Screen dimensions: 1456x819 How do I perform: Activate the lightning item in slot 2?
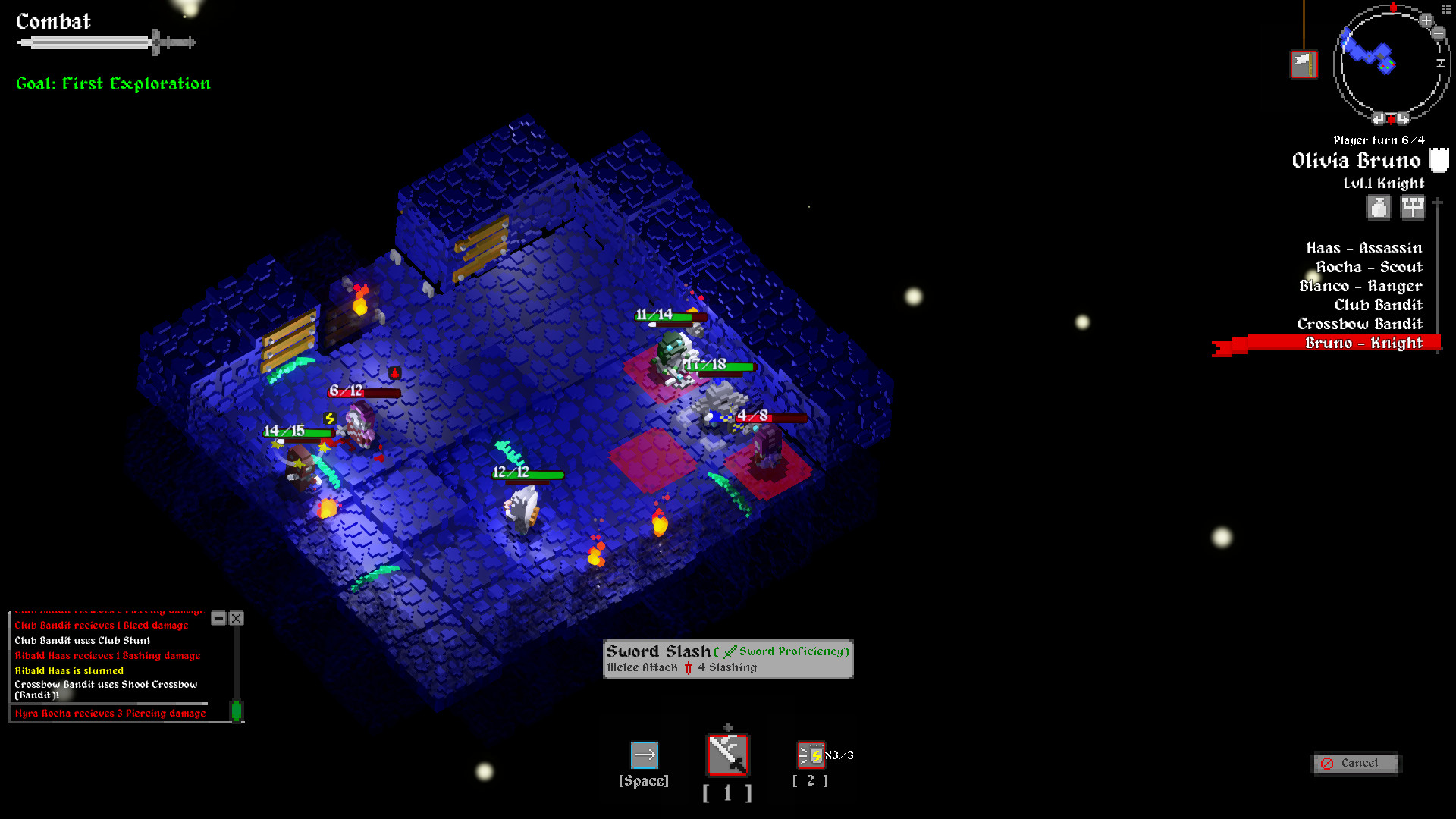click(809, 754)
